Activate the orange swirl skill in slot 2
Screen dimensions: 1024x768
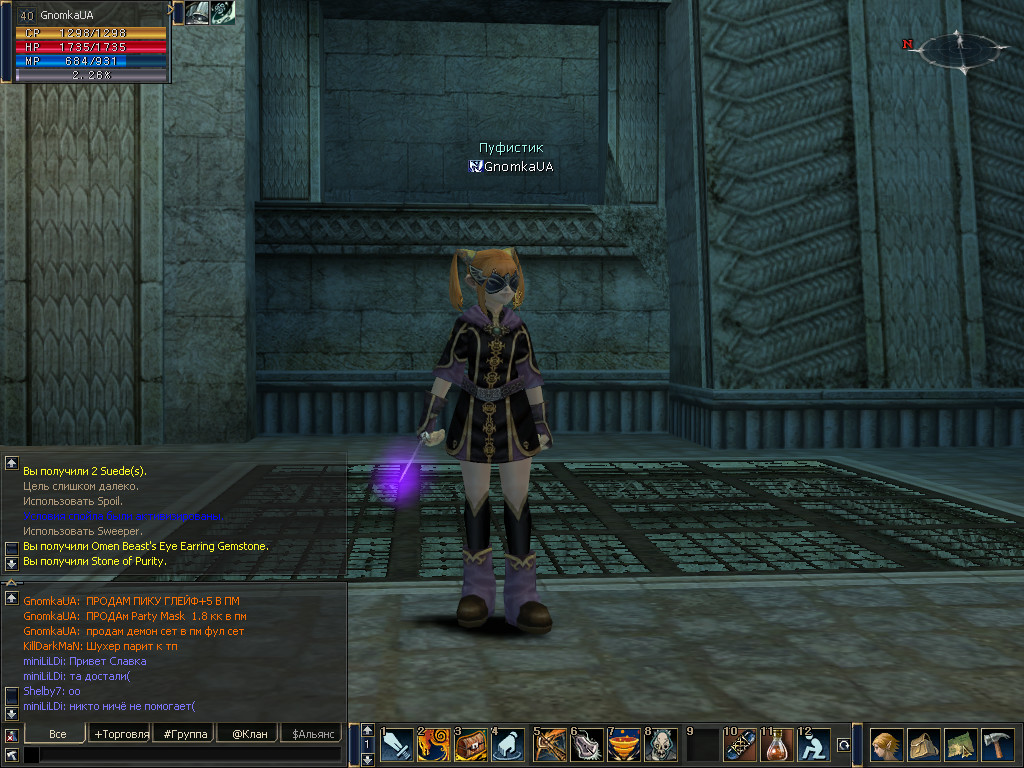click(435, 744)
